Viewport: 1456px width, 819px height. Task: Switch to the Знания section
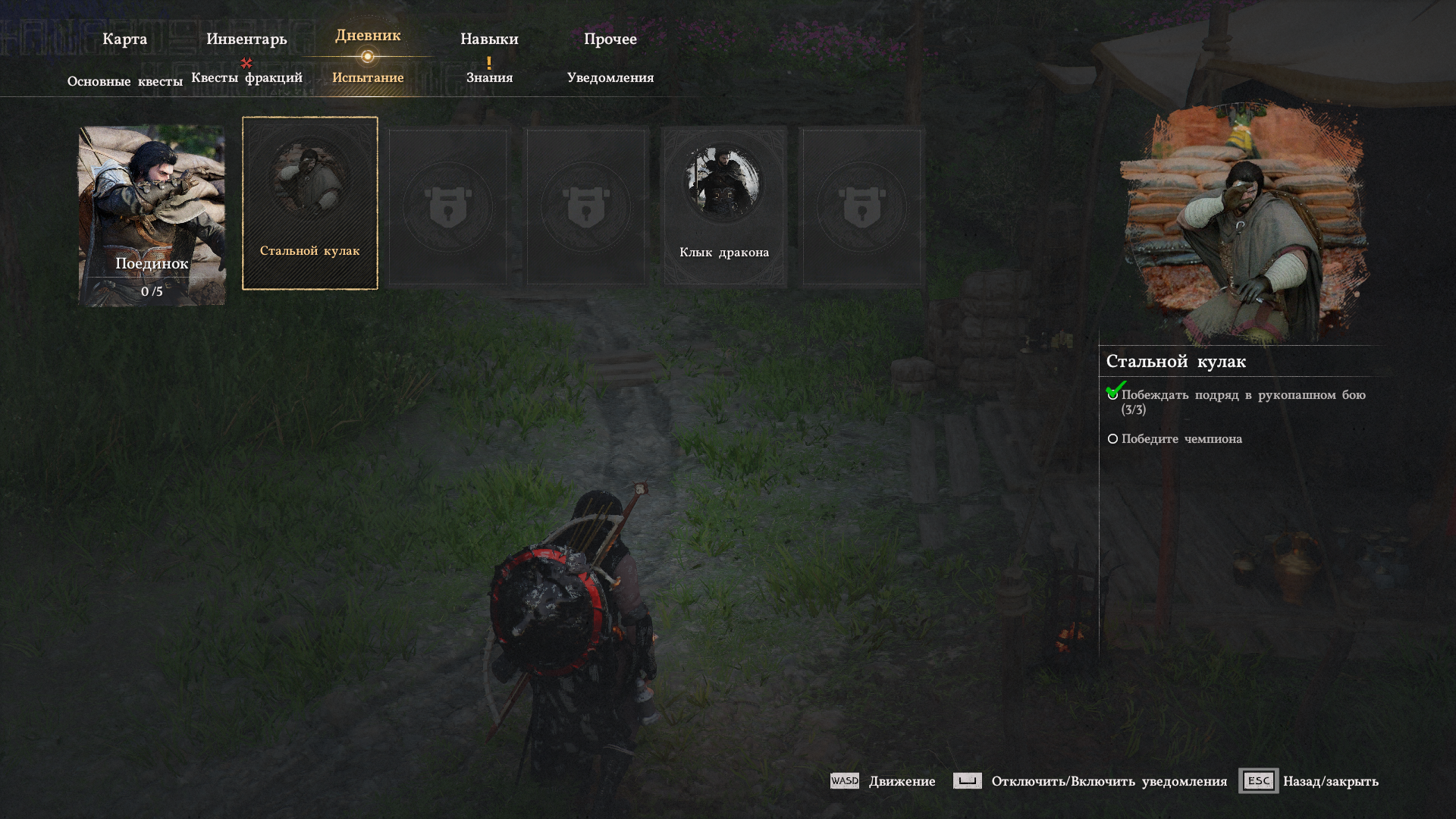(489, 77)
